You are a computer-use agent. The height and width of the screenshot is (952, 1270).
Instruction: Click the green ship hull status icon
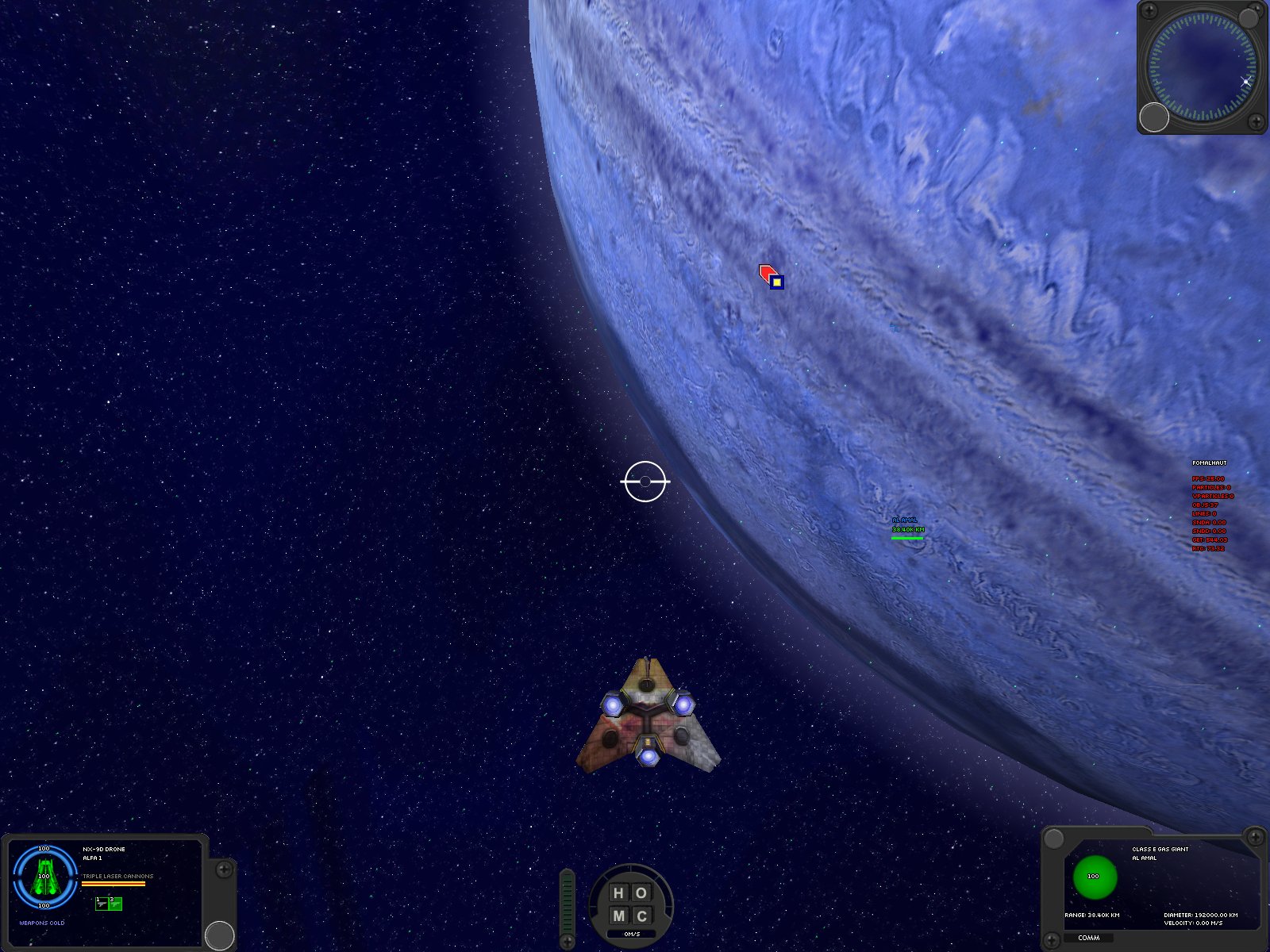(x=46, y=877)
